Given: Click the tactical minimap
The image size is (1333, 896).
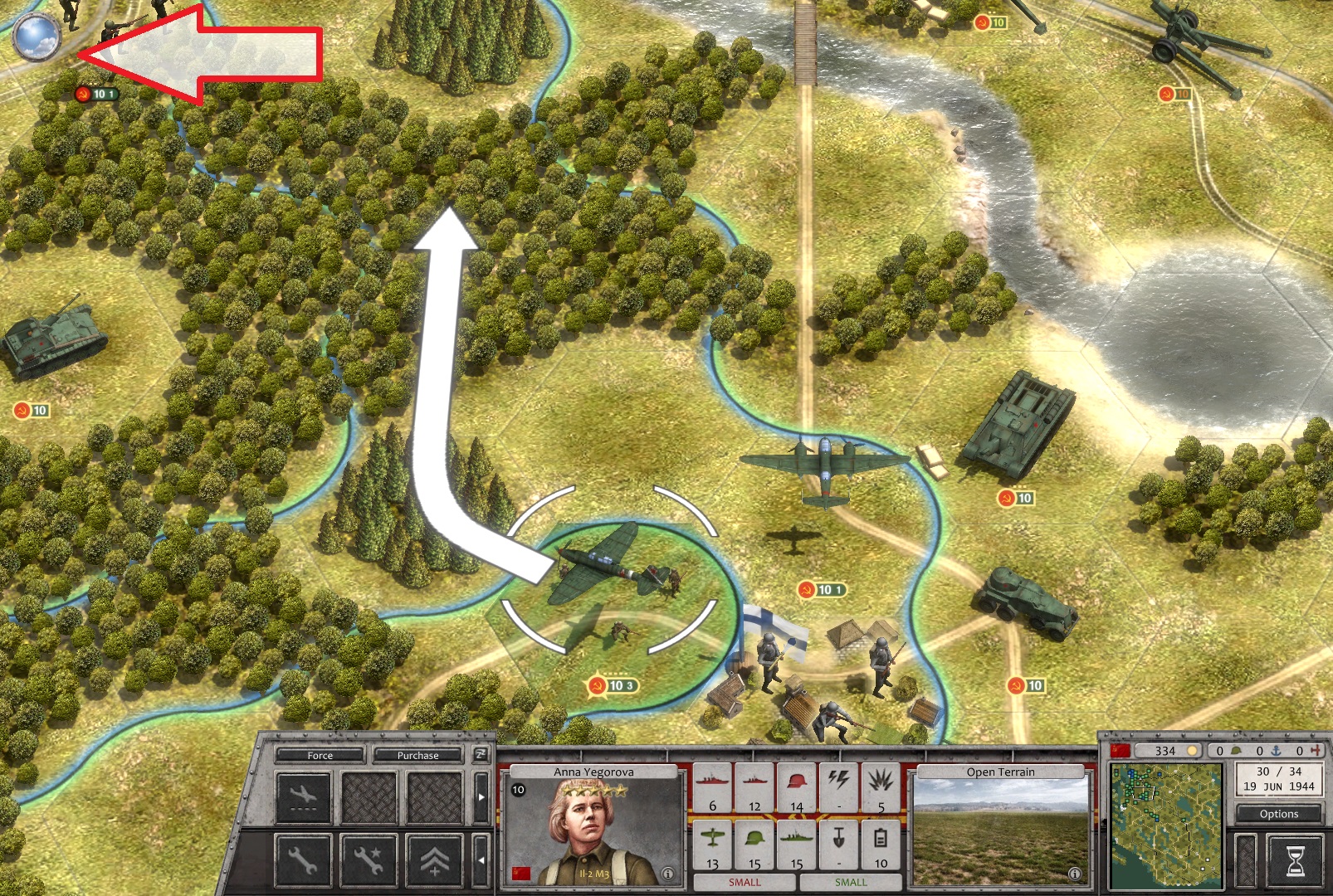Looking at the screenshot, I should coord(1166,825).
